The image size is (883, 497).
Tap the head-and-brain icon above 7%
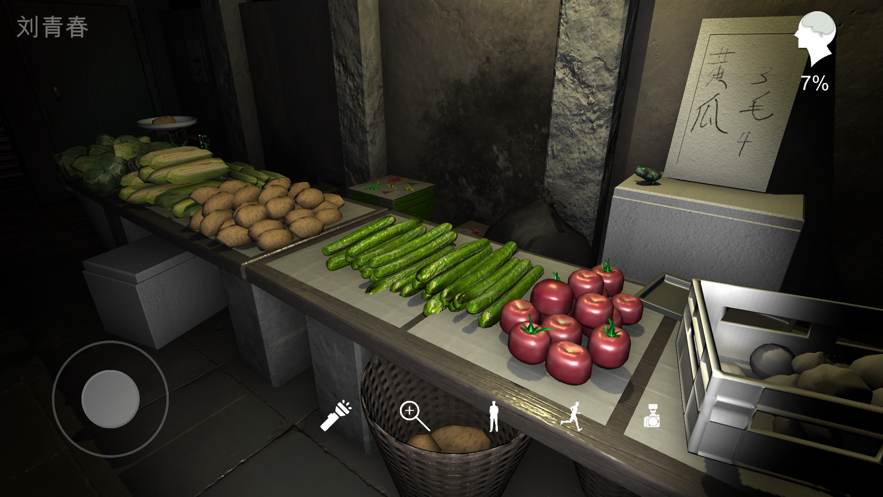(815, 39)
